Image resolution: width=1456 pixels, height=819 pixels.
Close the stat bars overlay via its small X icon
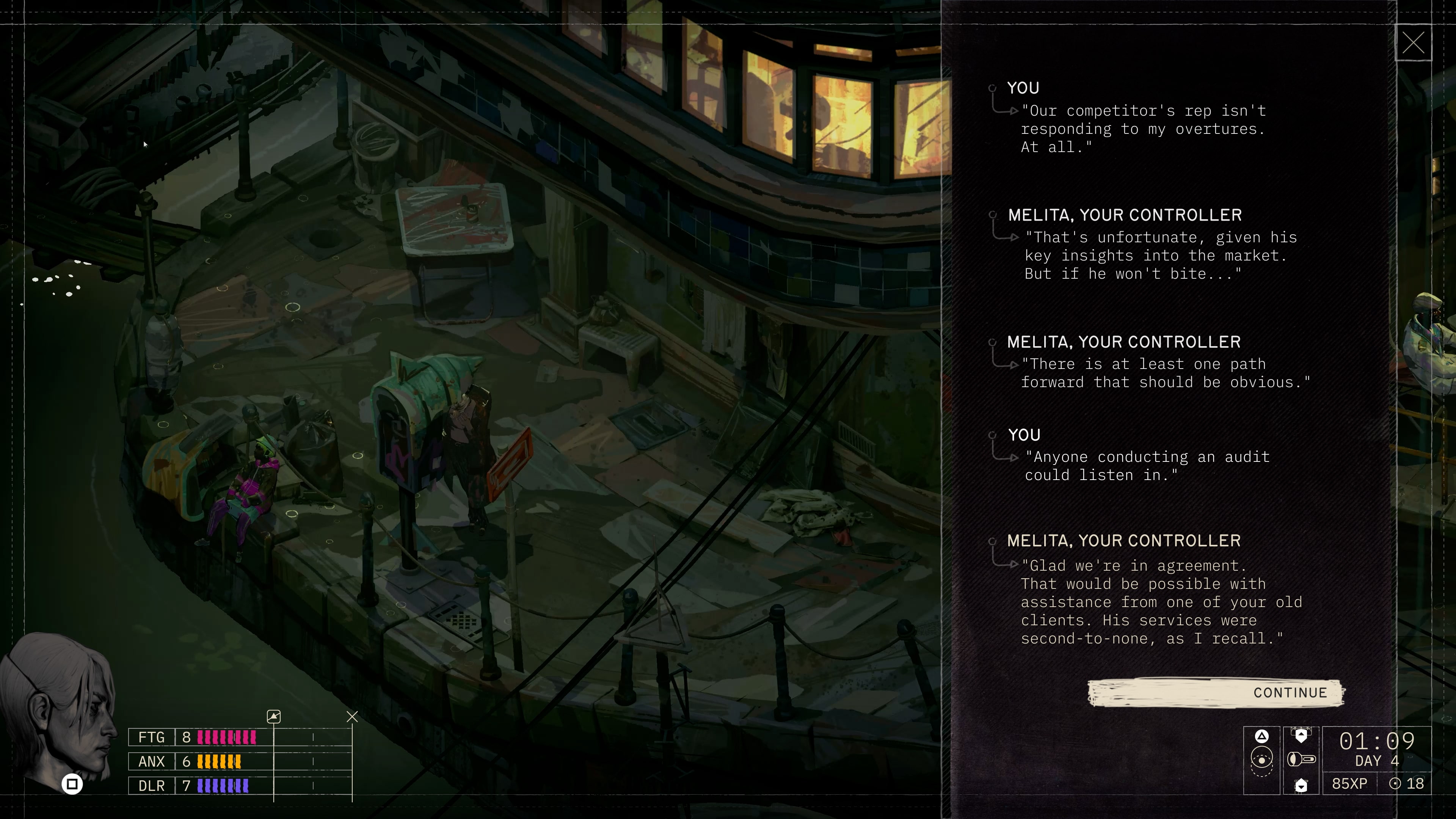pos(352,716)
